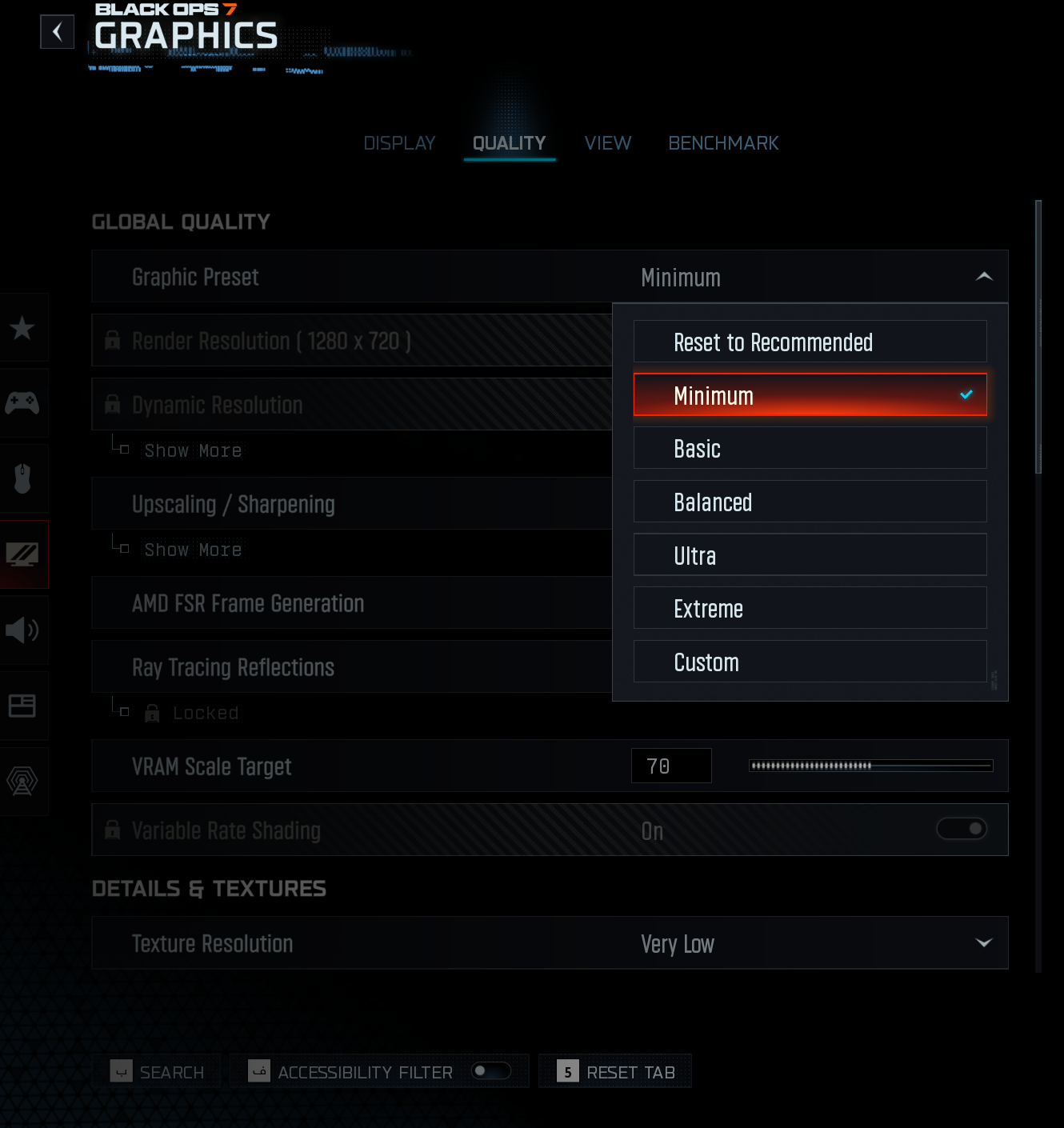This screenshot has width=1064, height=1128.
Task: Click the VRAM Scale Target value field
Action: point(671,766)
